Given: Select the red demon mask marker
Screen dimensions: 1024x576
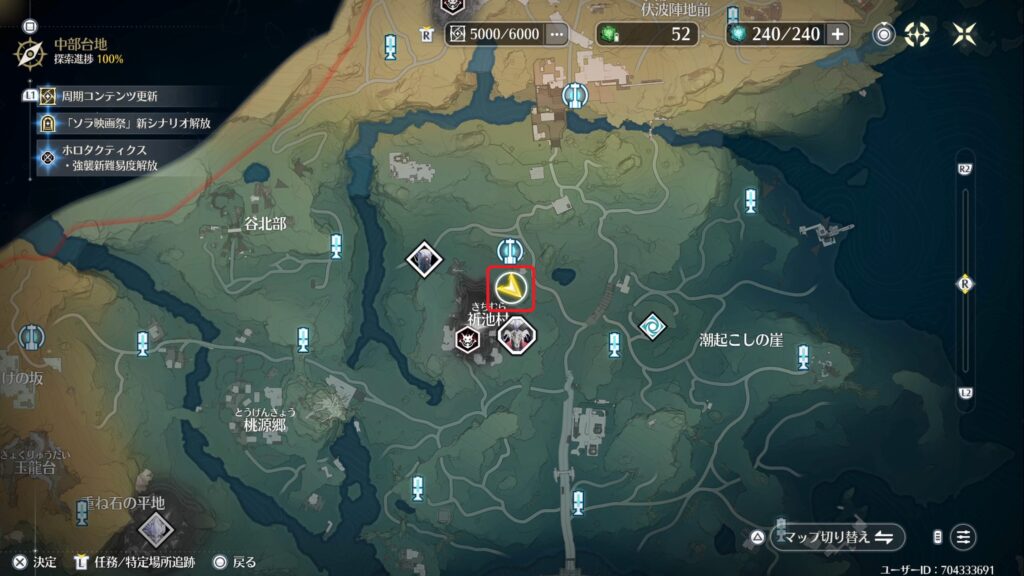Looking at the screenshot, I should [x=468, y=341].
